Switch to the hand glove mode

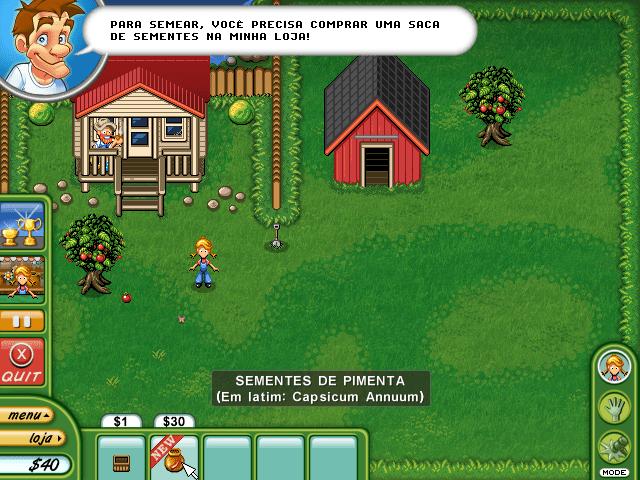pos(613,407)
